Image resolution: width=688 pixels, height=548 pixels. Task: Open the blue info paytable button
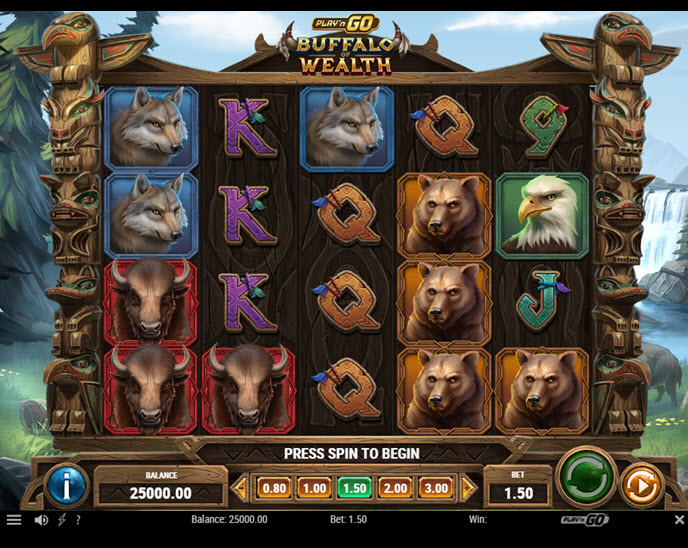pyautogui.click(x=67, y=487)
